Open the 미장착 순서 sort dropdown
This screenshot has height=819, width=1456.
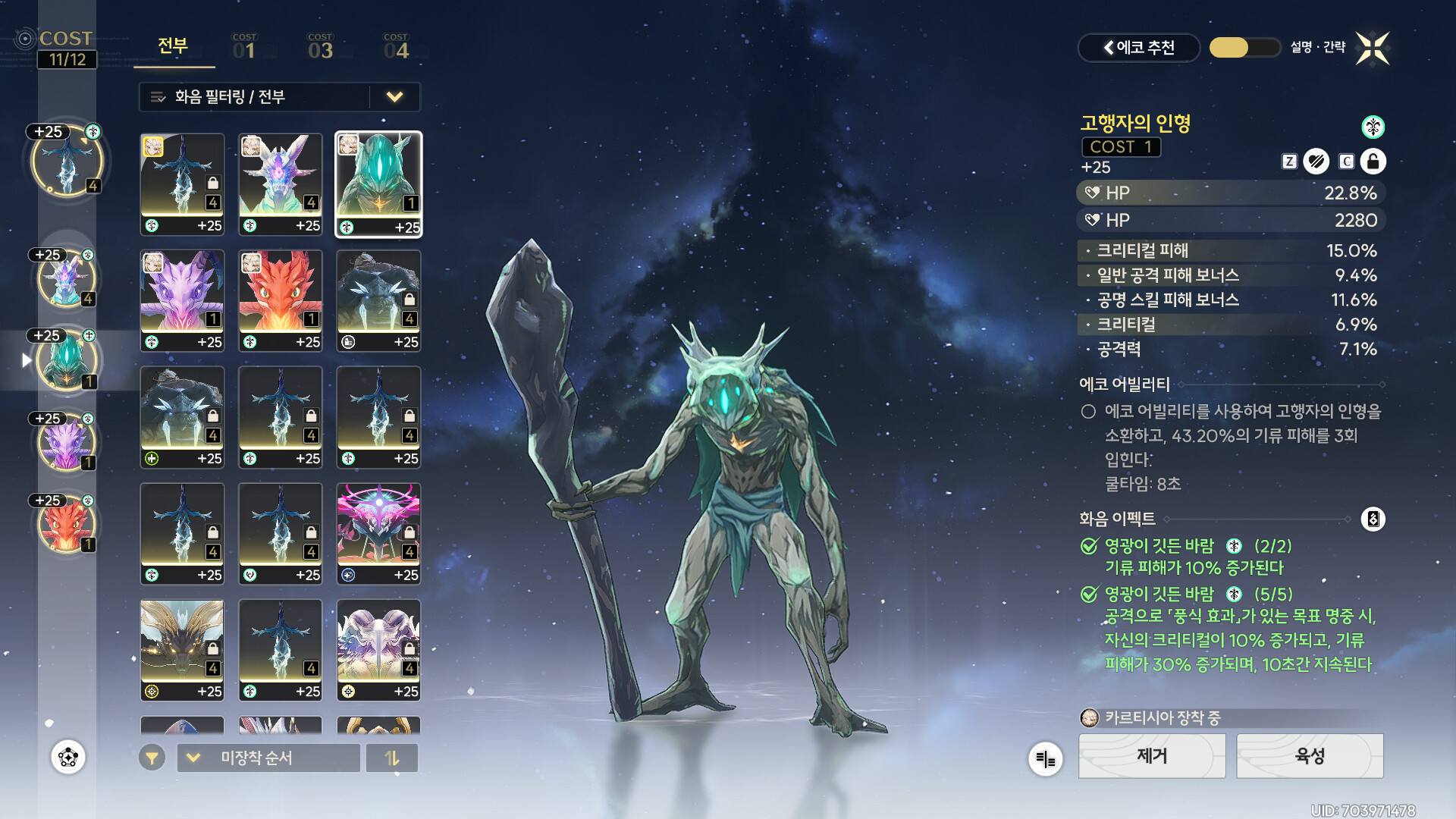click(268, 758)
